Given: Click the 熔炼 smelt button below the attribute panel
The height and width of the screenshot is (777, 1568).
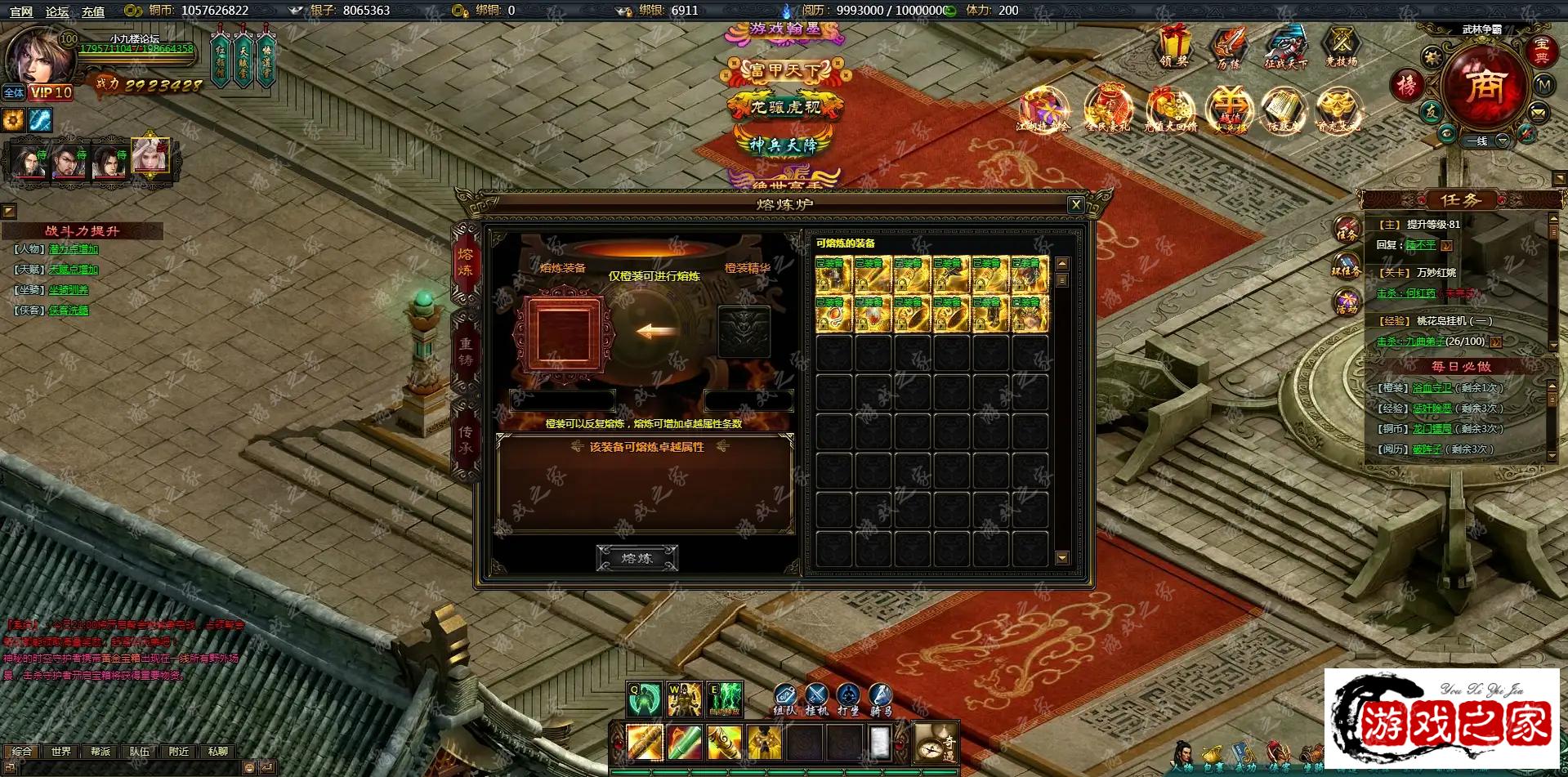Looking at the screenshot, I should (x=637, y=558).
